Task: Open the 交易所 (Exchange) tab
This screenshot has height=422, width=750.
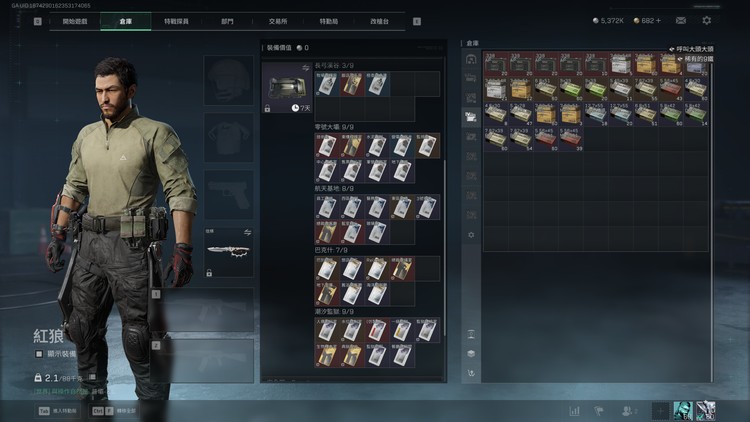Action: [x=279, y=20]
